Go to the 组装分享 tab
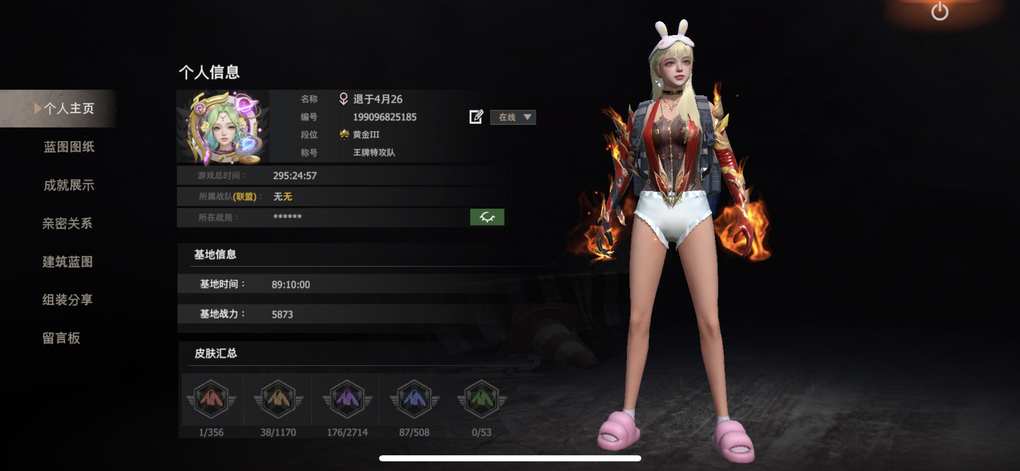Image resolution: width=1020 pixels, height=471 pixels. (68, 299)
